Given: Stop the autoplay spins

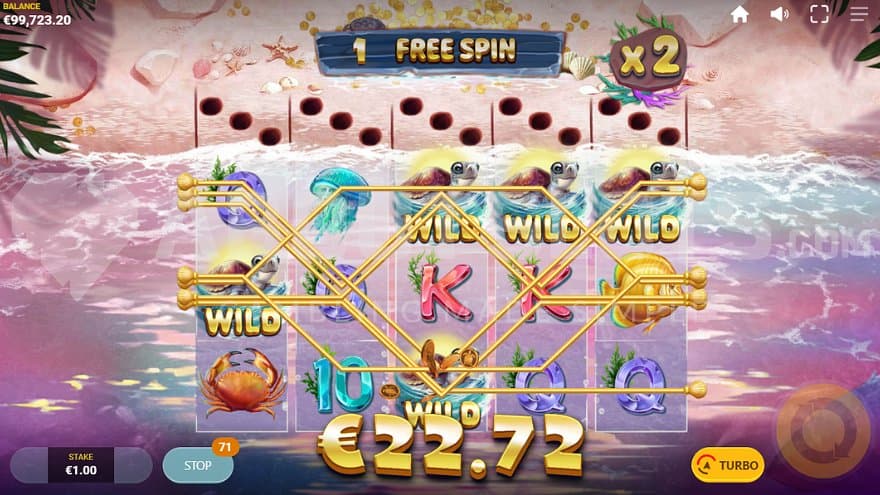Looking at the screenshot, I should (198, 465).
